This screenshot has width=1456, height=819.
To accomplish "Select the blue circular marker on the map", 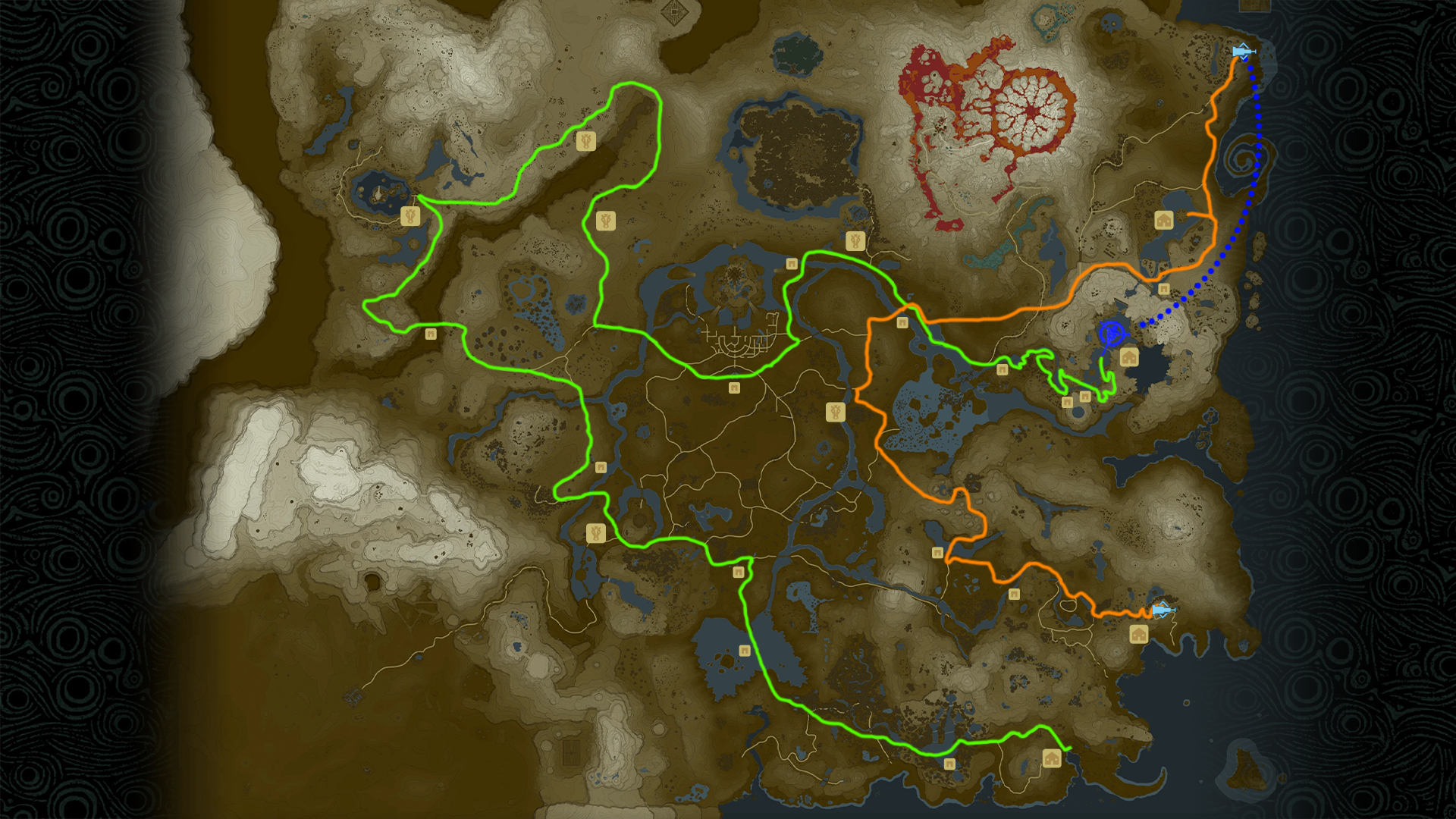I will [1112, 333].
